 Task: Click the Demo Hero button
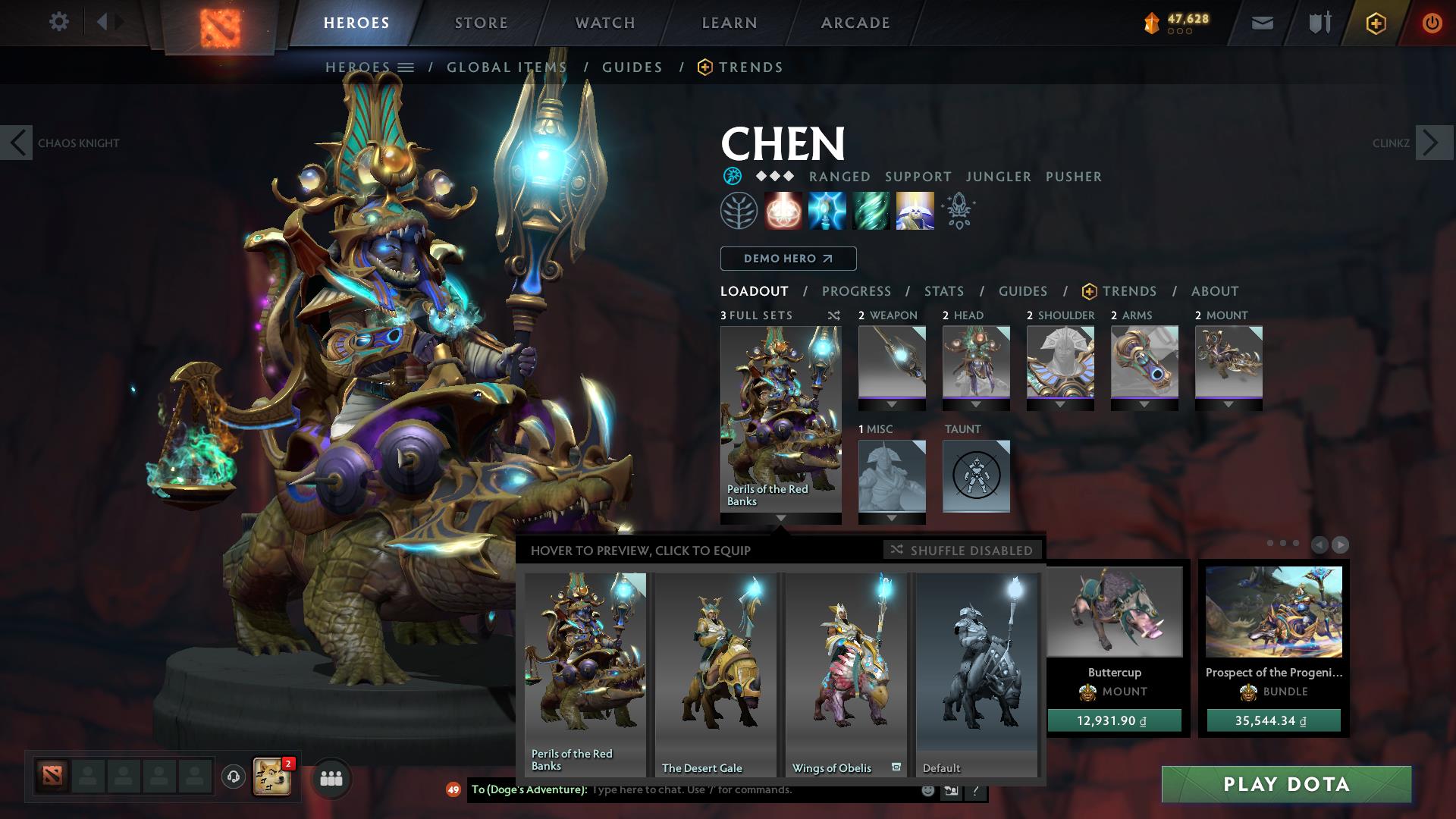point(787,259)
